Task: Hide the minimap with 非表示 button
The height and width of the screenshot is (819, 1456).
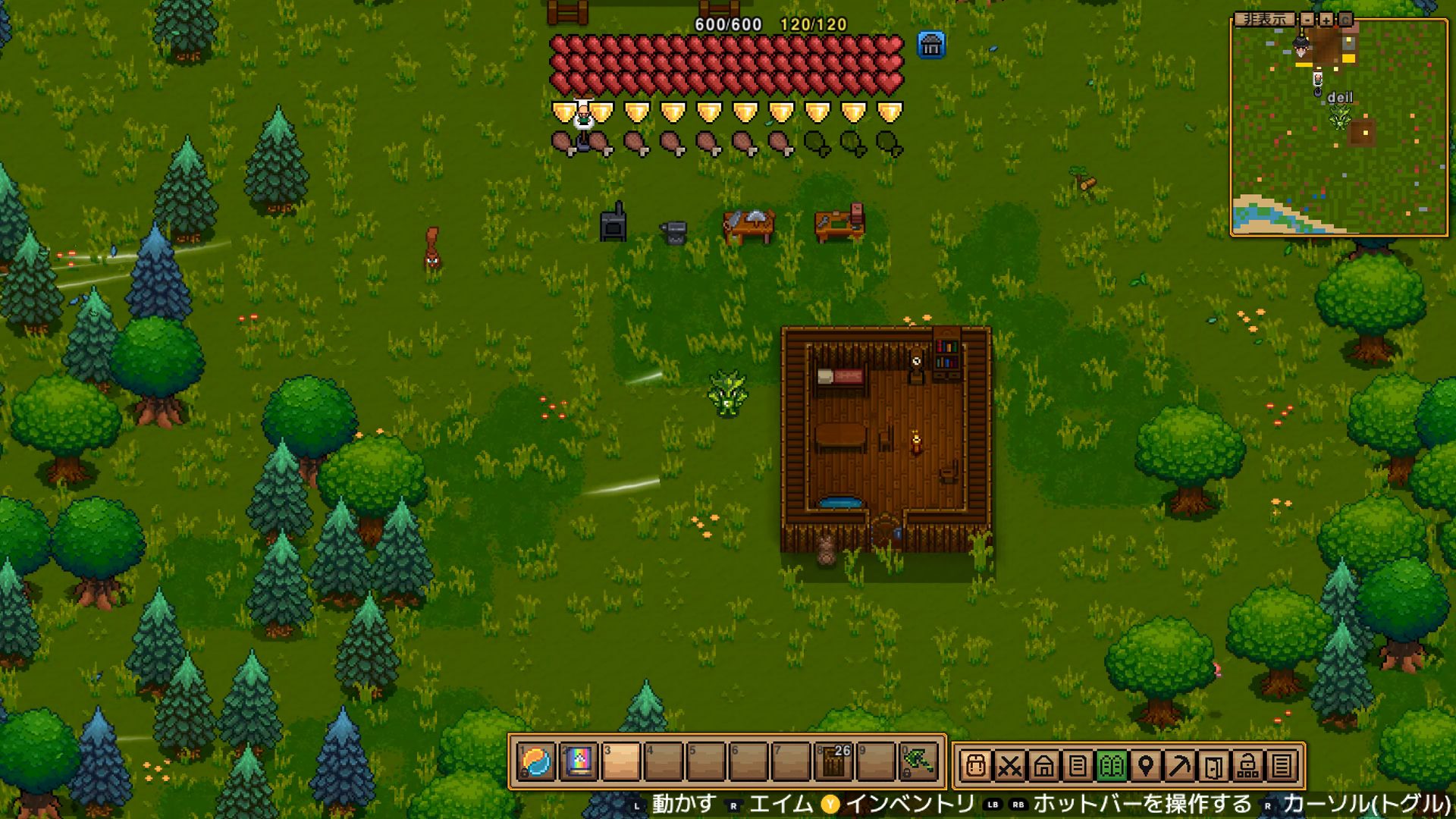Action: click(x=1263, y=19)
